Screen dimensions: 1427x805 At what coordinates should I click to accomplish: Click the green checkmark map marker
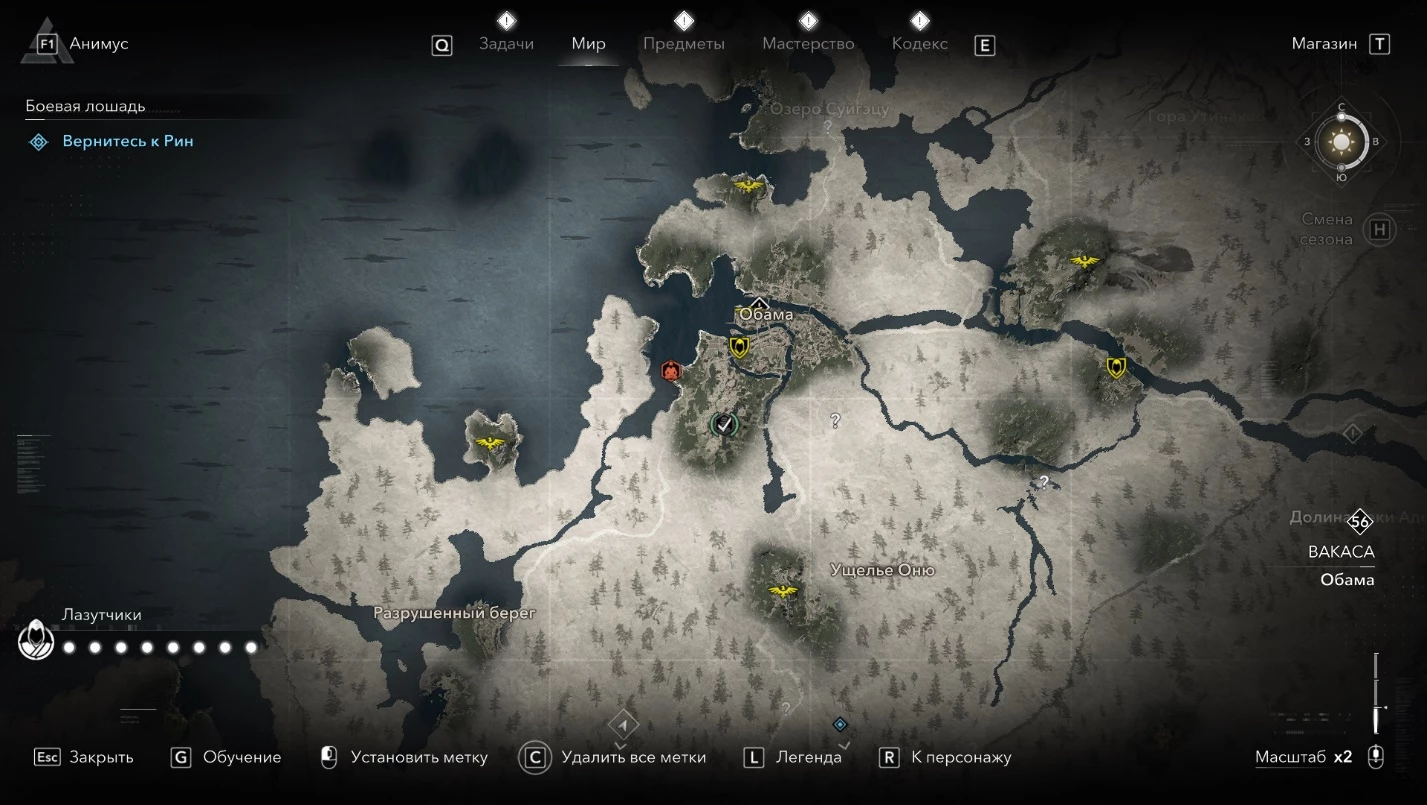point(723,425)
